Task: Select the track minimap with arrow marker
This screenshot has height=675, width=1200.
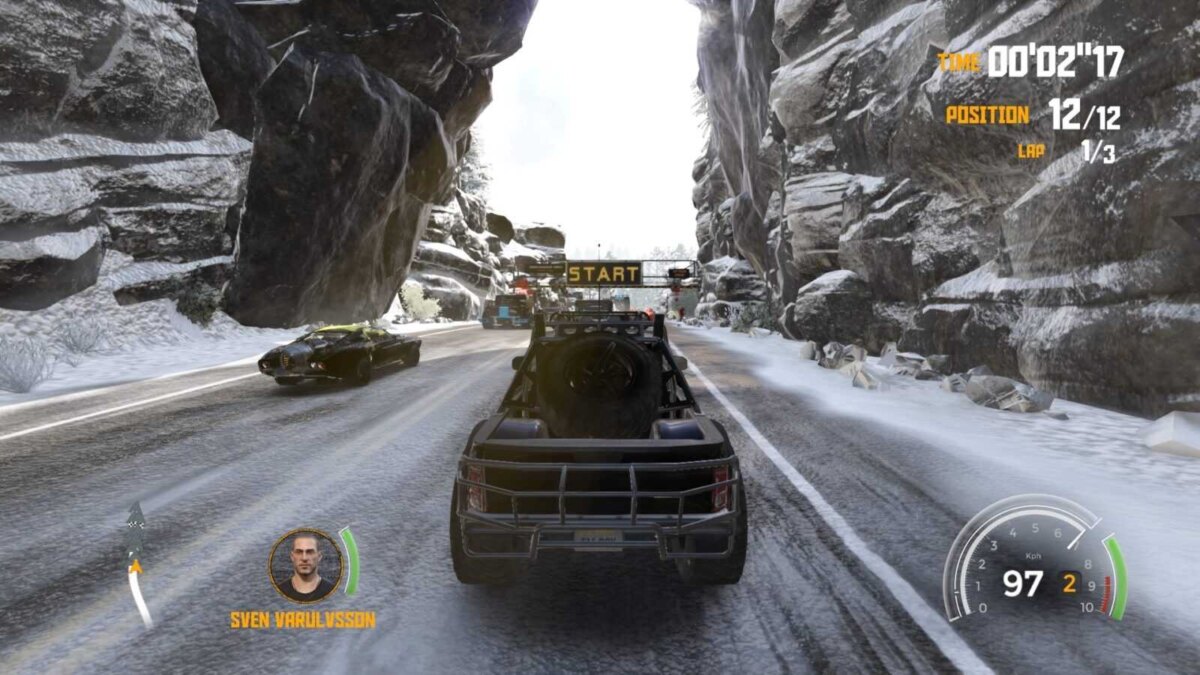Action: pyautogui.click(x=137, y=565)
